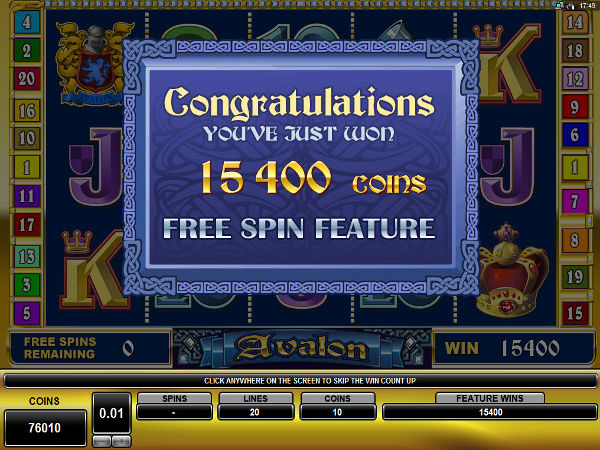
Task: Highlight payline 14 marker
Action: click(574, 22)
